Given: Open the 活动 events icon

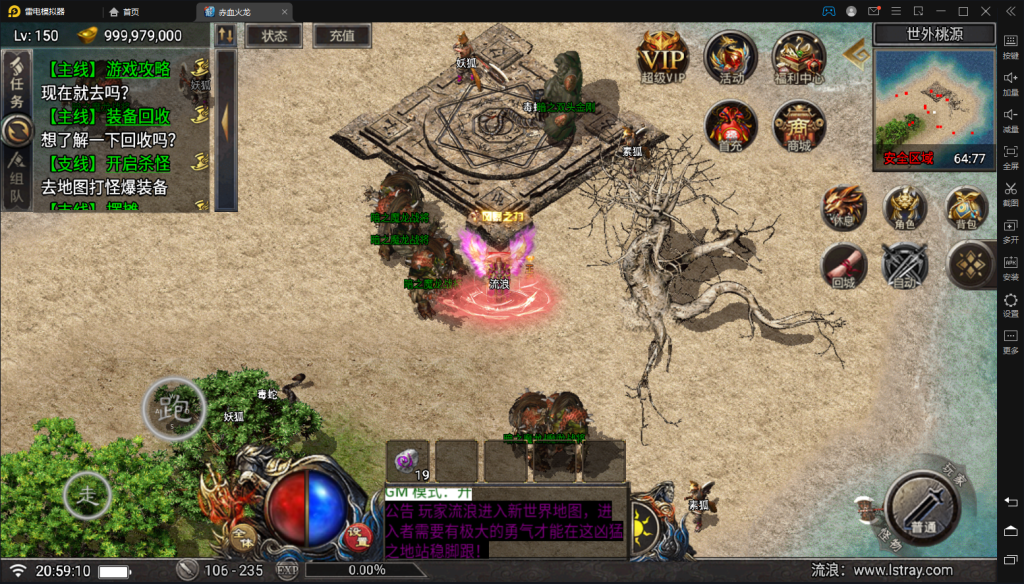Looking at the screenshot, I should tap(731, 55).
